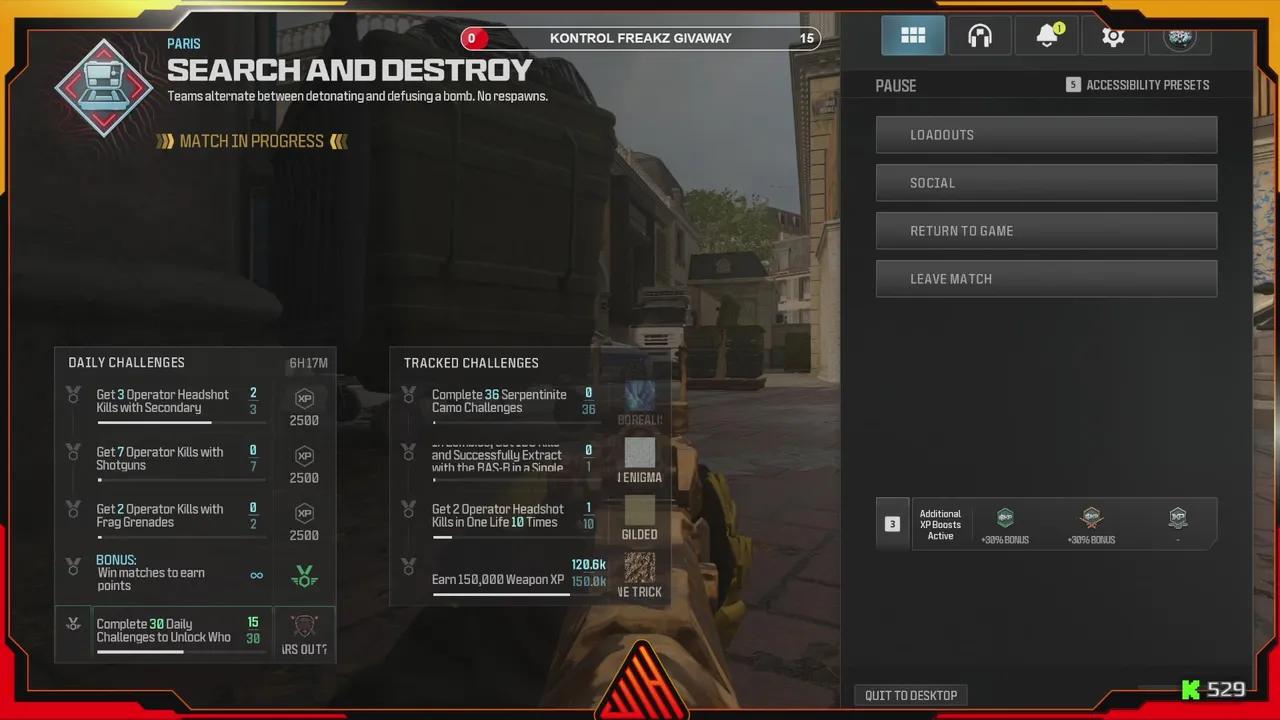Select the headset audio channels icon
The image size is (1280, 720).
[x=979, y=35]
